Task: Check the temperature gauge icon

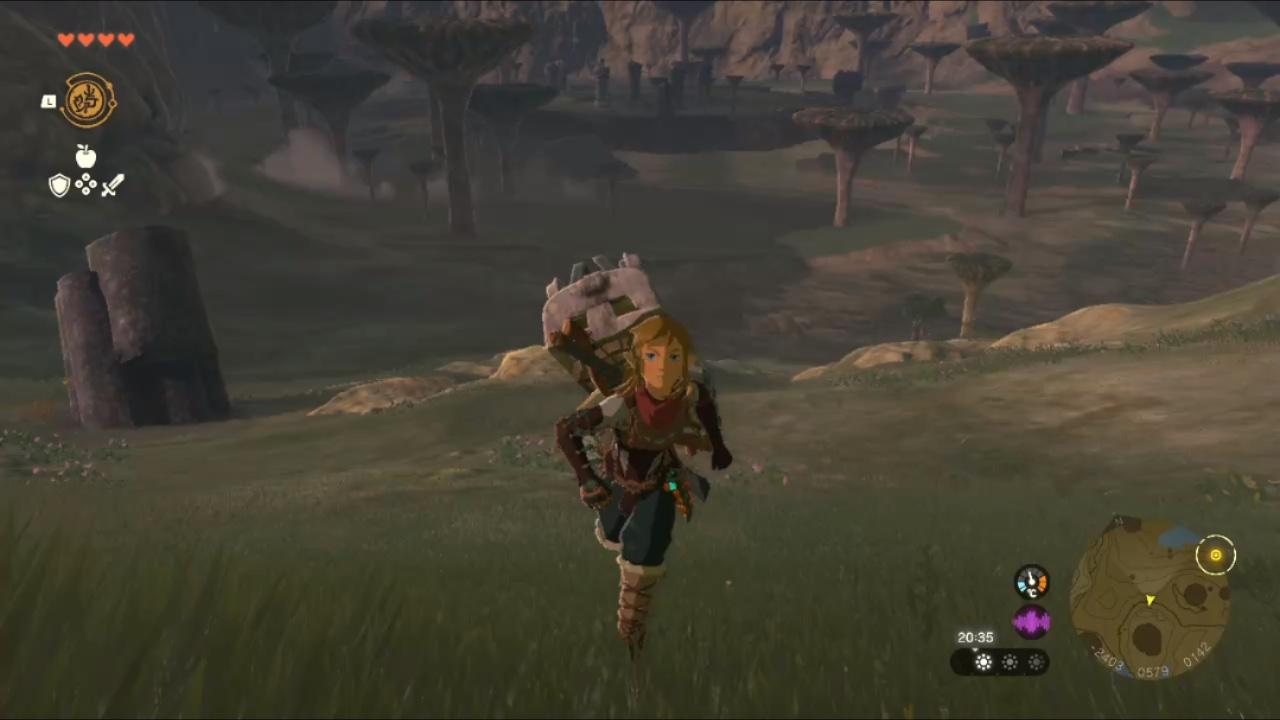Action: pyautogui.click(x=1031, y=582)
